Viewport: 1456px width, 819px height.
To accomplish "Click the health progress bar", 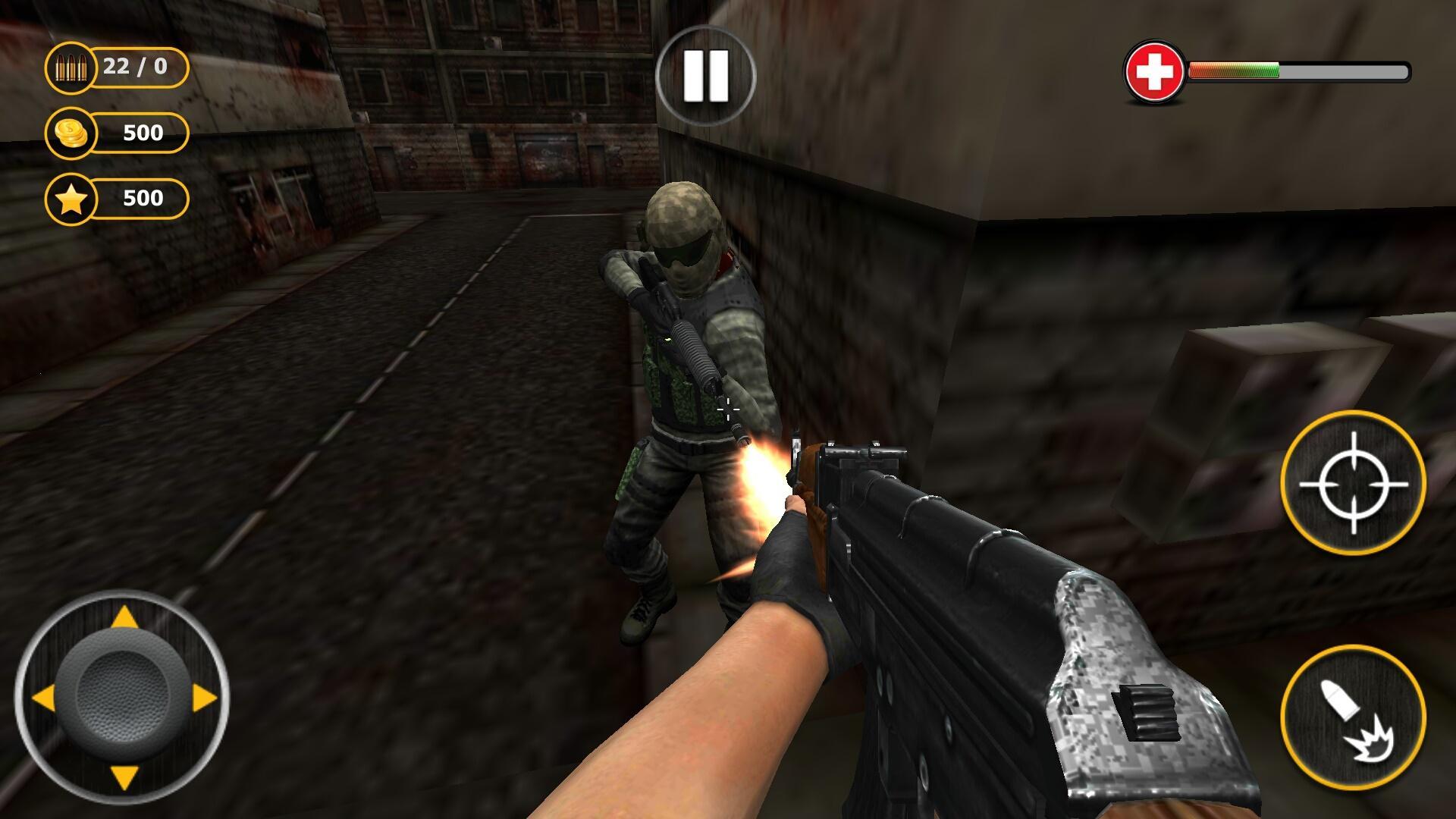I will 1301,70.
